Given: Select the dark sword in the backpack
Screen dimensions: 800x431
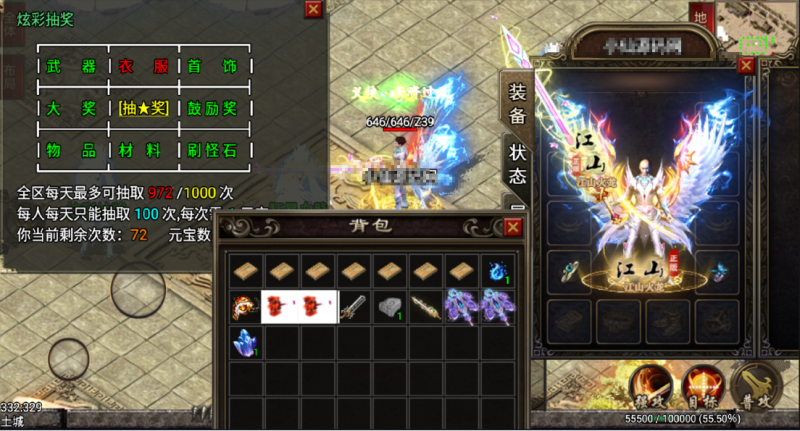Looking at the screenshot, I should pyautogui.click(x=354, y=307).
